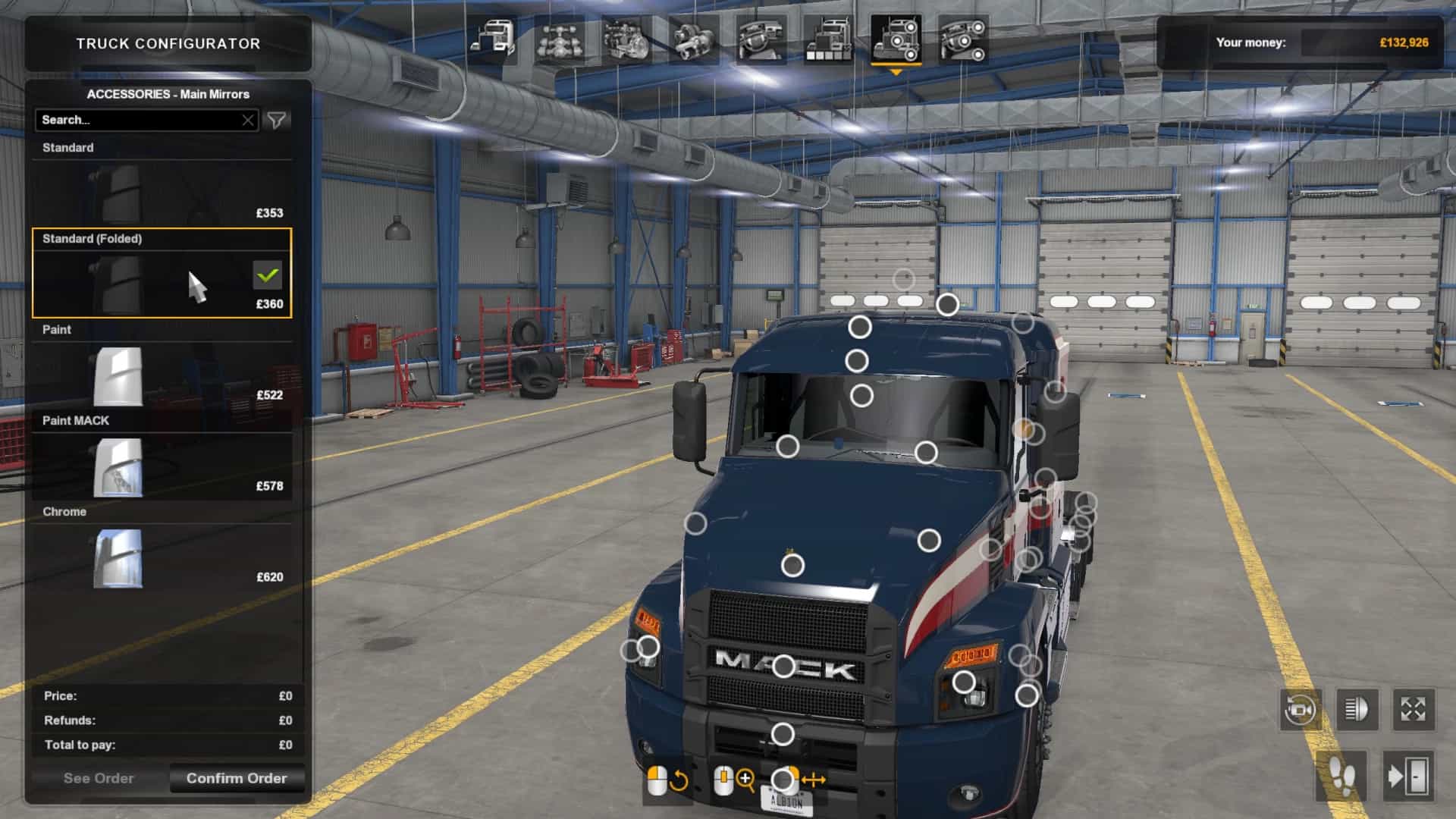The image size is (1456, 819).
Task: Open the See Order summary
Action: (x=99, y=778)
